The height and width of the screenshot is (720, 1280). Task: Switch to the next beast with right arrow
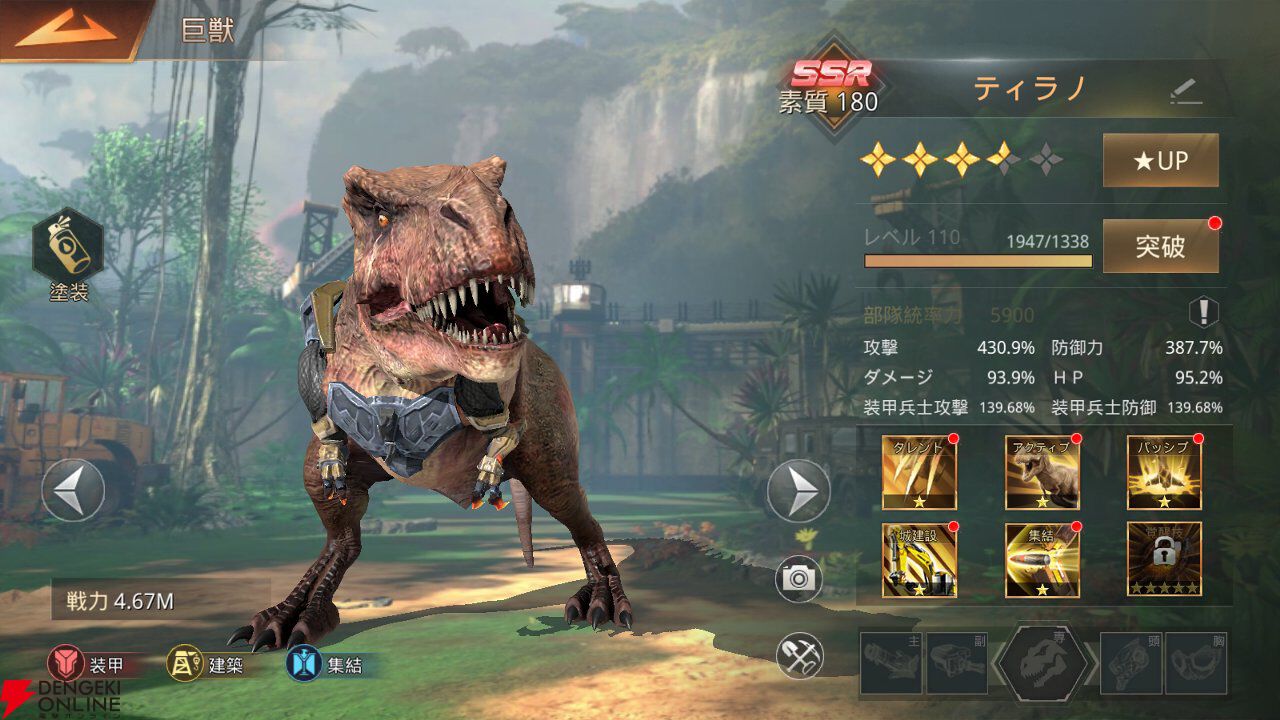[798, 490]
